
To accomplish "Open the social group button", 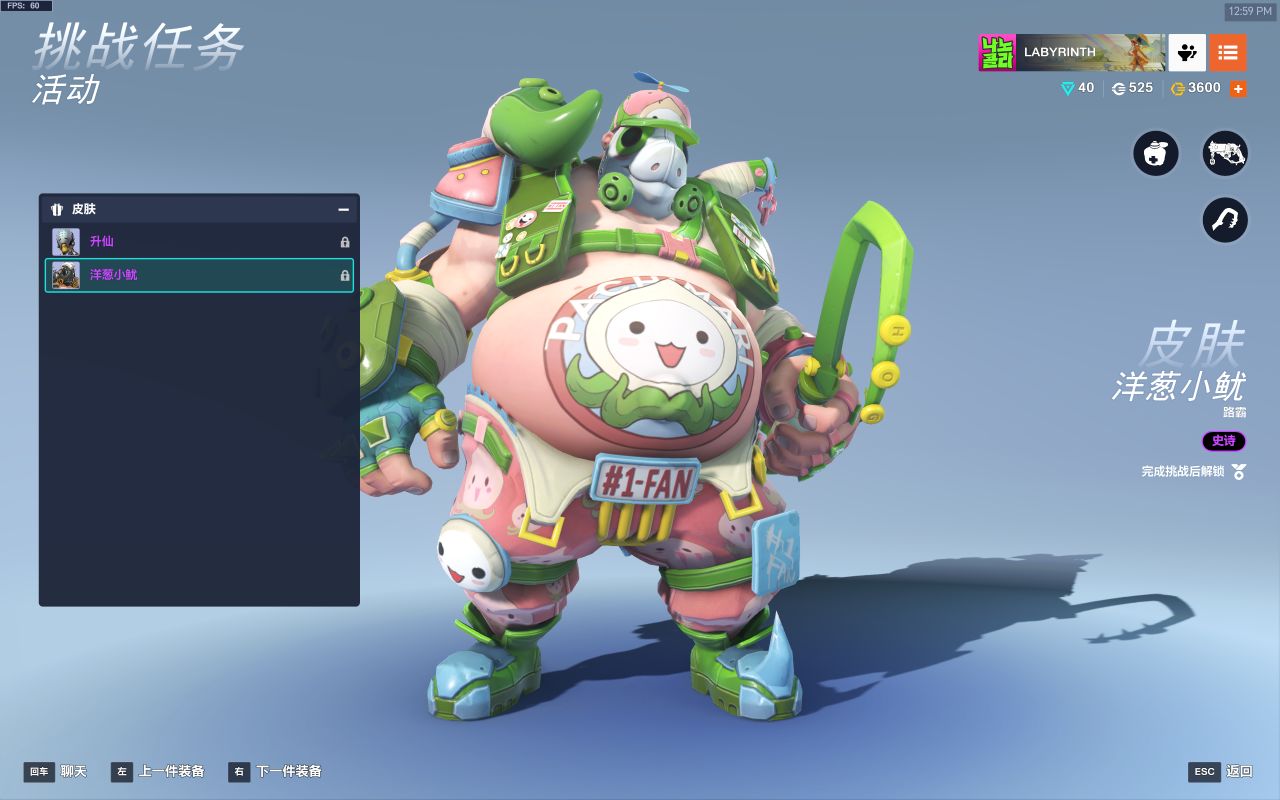I will (x=1187, y=52).
